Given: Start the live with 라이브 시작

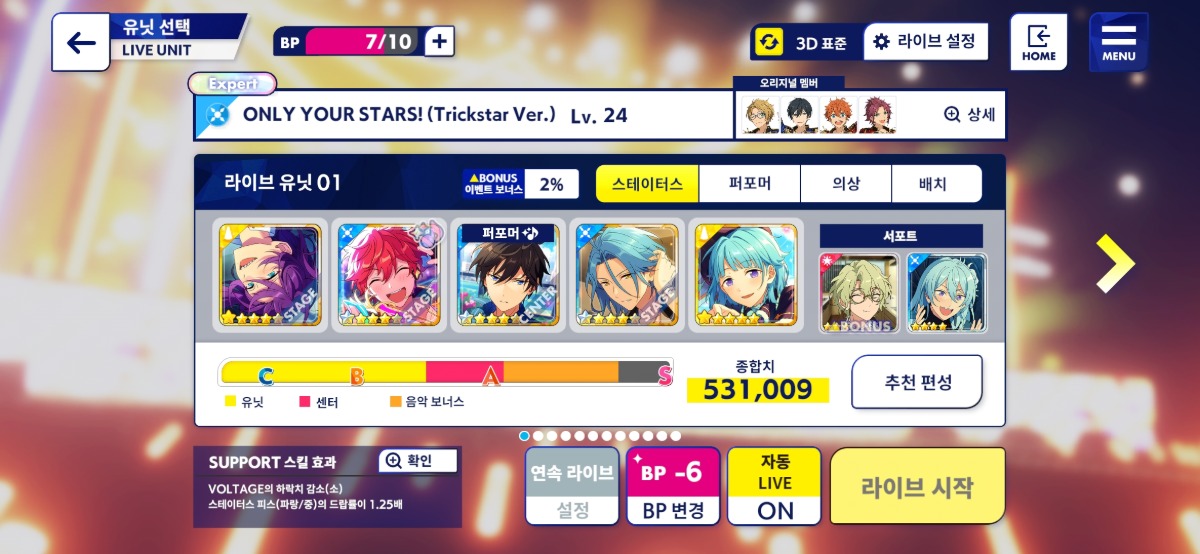Looking at the screenshot, I should point(917,486).
